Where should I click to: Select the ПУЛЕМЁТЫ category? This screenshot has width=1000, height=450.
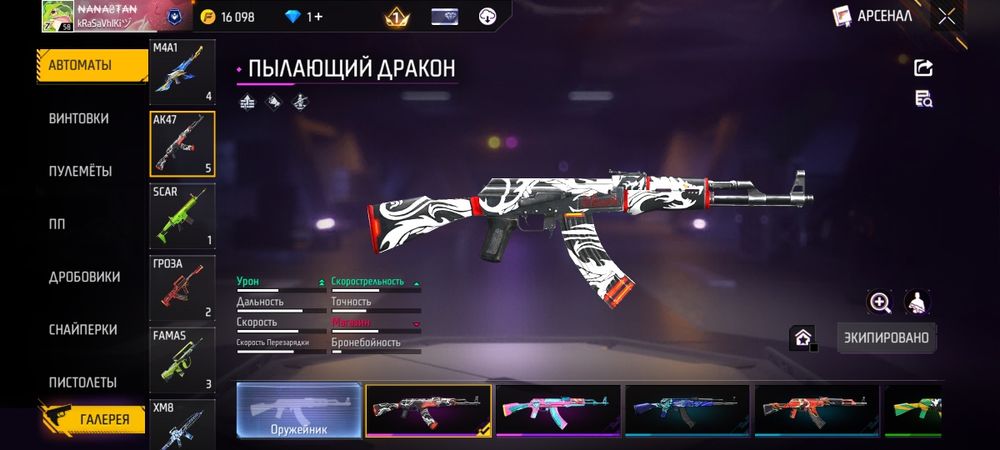(80, 171)
